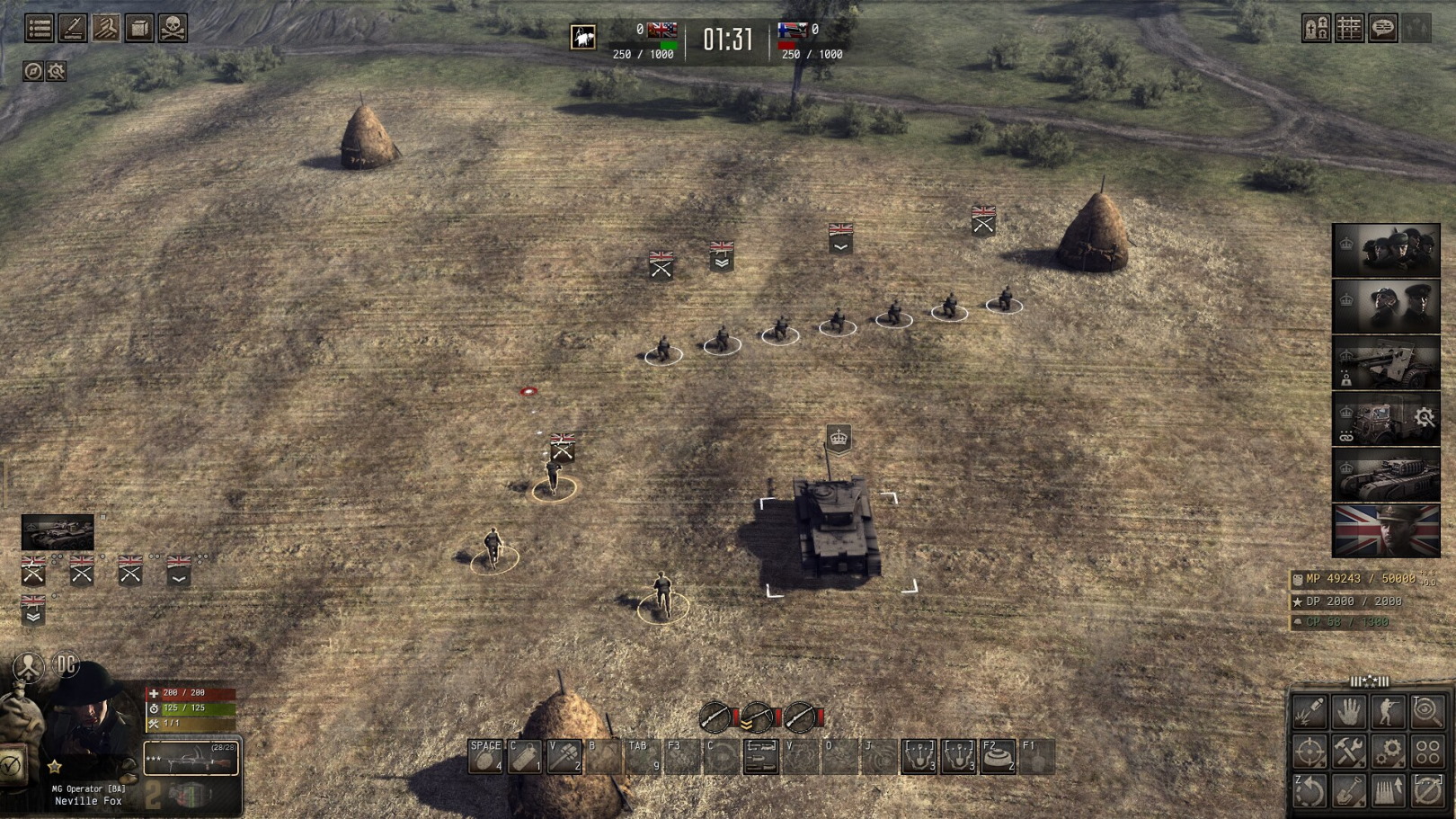
Task: Open the British commander portrait
Action: click(1386, 530)
